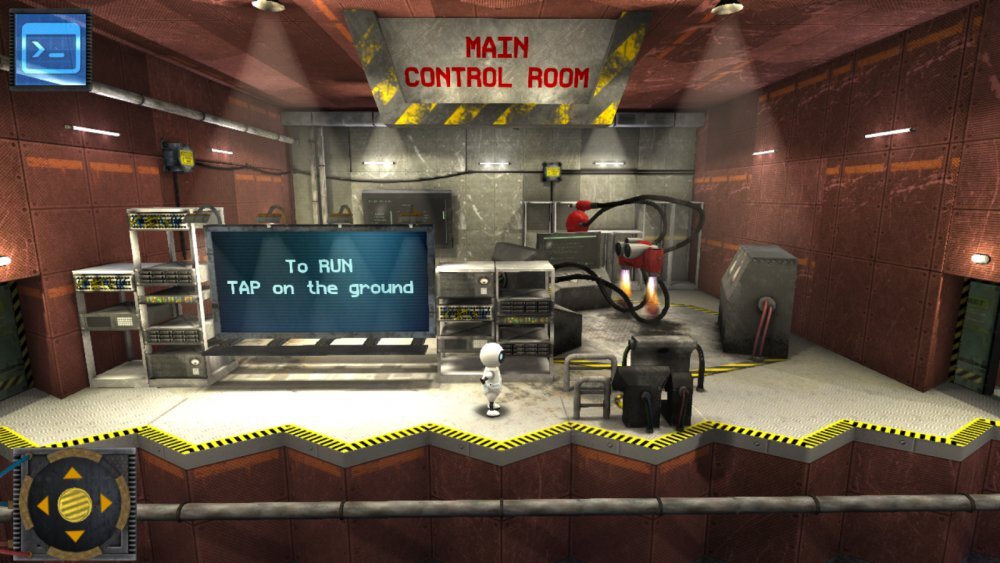
Task: Tap the D-pad down arrow
Action: point(73,536)
